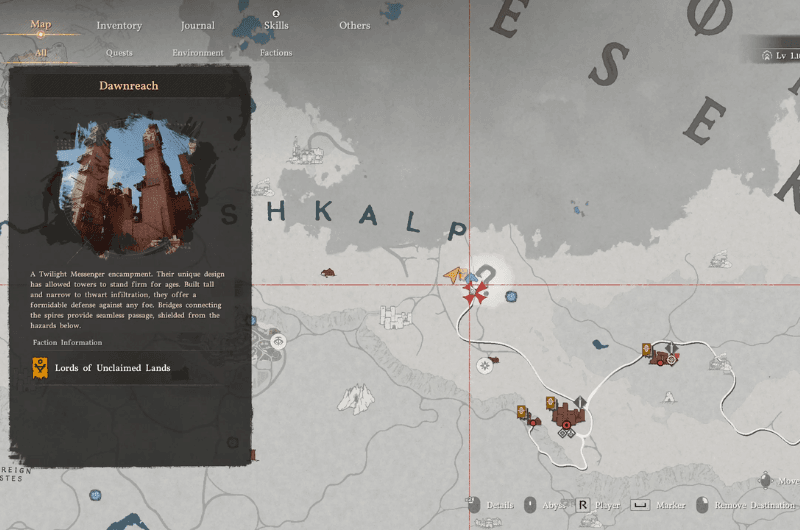Show All map markers filter

coord(41,52)
